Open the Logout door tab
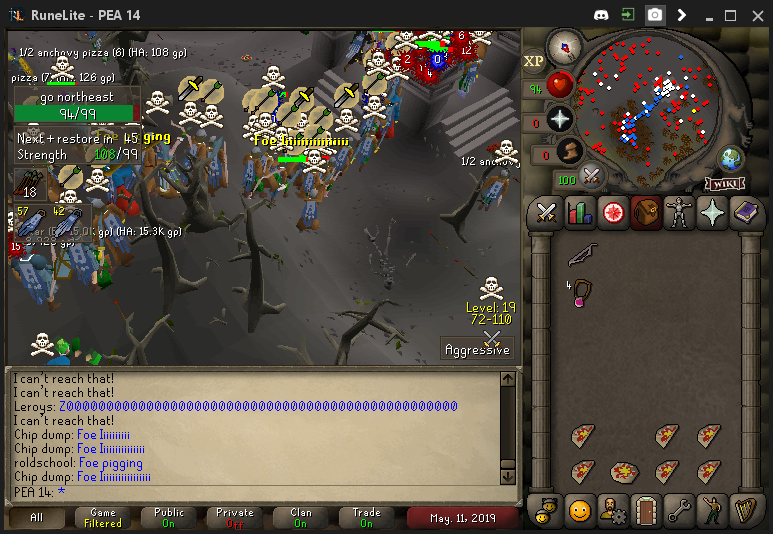 point(645,510)
